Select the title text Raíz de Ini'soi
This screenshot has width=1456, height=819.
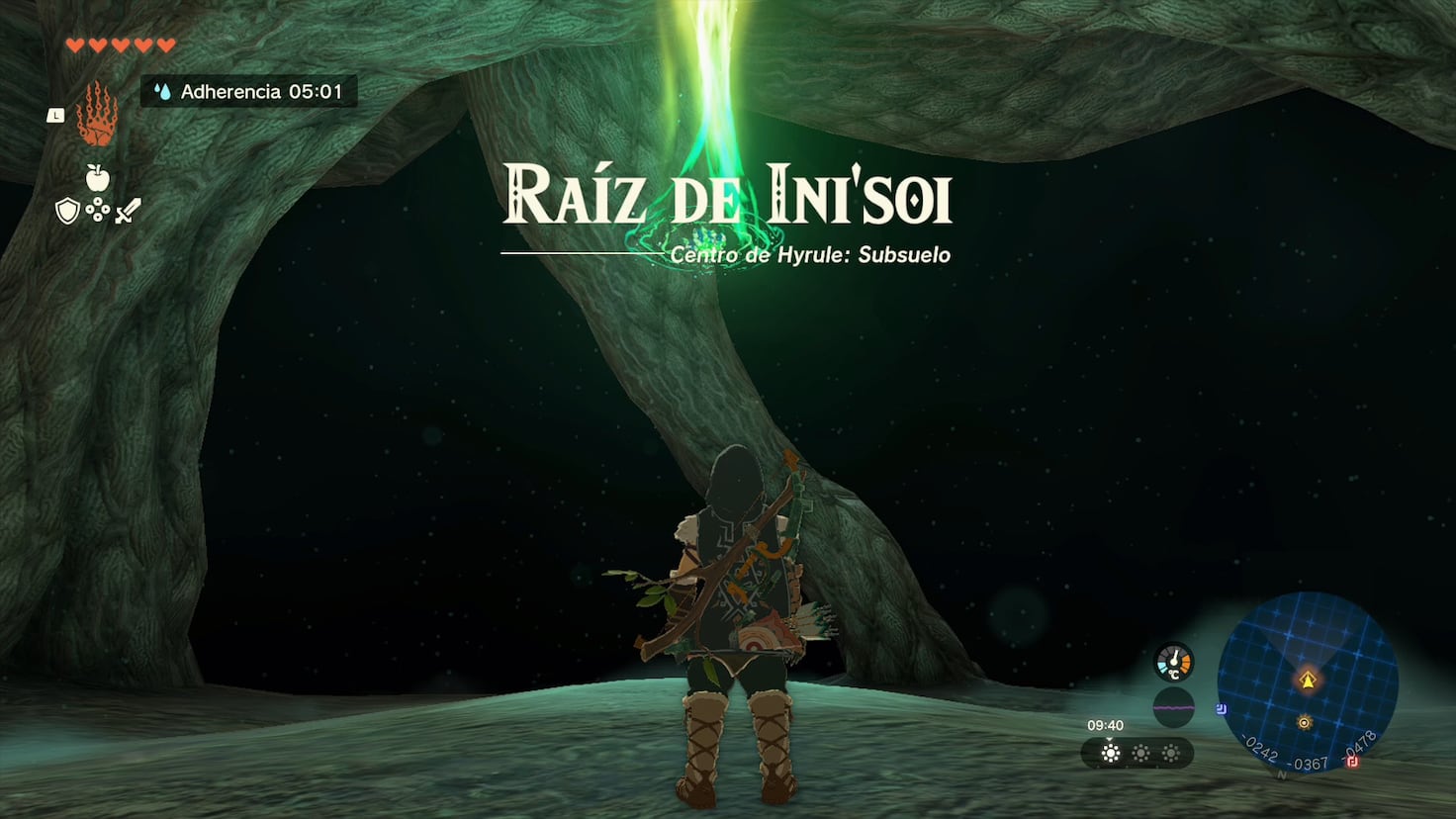tap(729, 196)
